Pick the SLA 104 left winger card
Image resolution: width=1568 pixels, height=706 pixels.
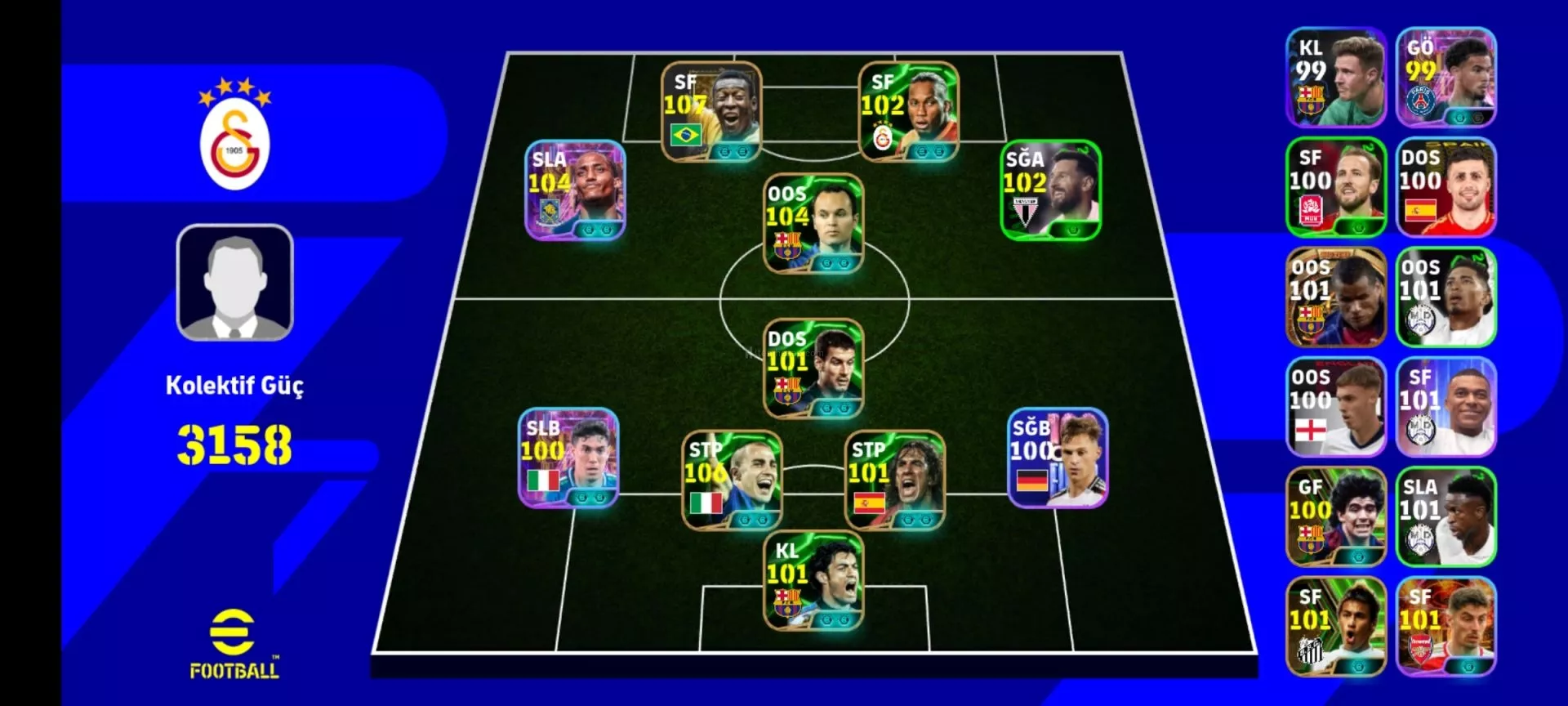pyautogui.click(x=575, y=190)
